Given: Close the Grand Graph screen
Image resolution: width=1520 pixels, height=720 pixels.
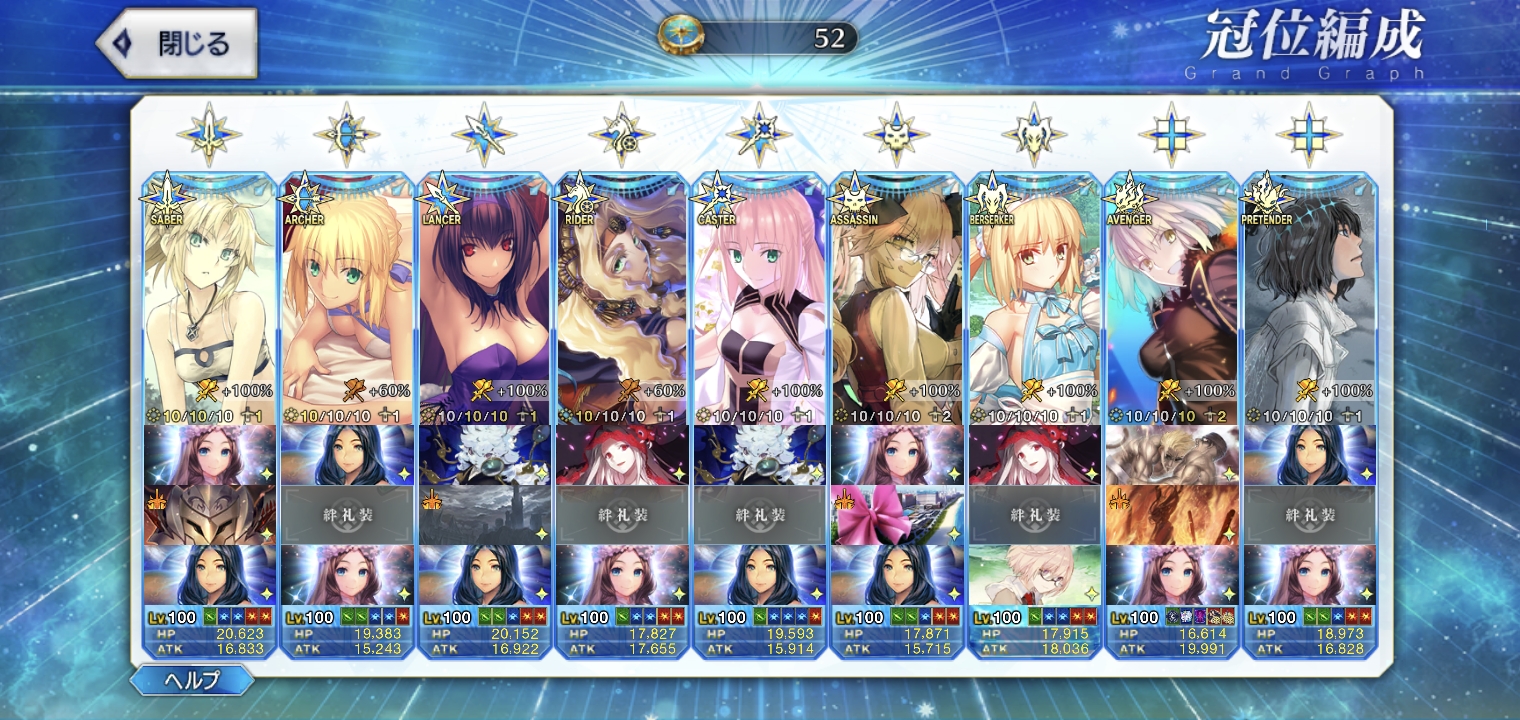Looking at the screenshot, I should [x=176, y=44].
